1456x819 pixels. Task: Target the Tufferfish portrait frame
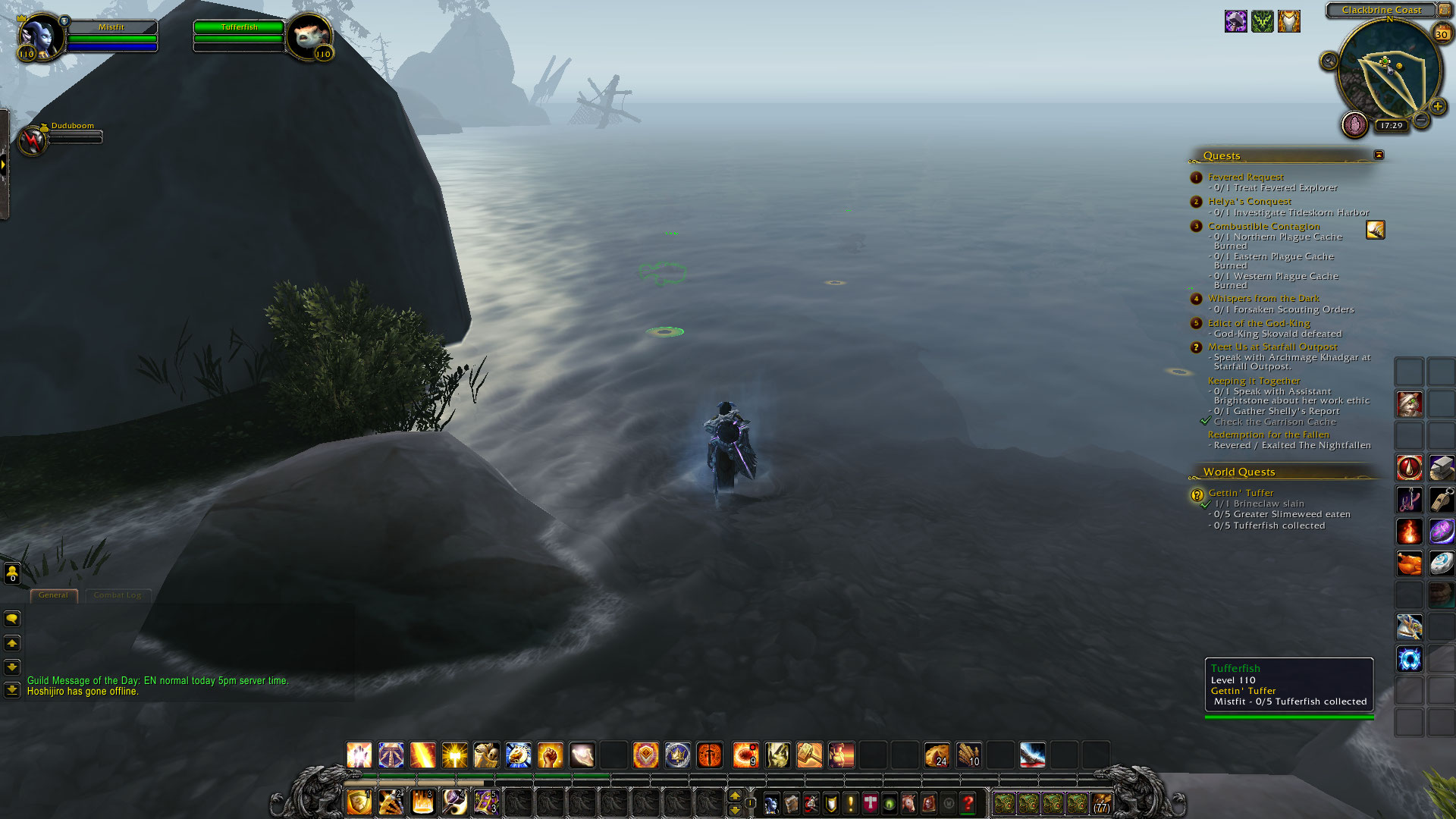click(x=309, y=36)
